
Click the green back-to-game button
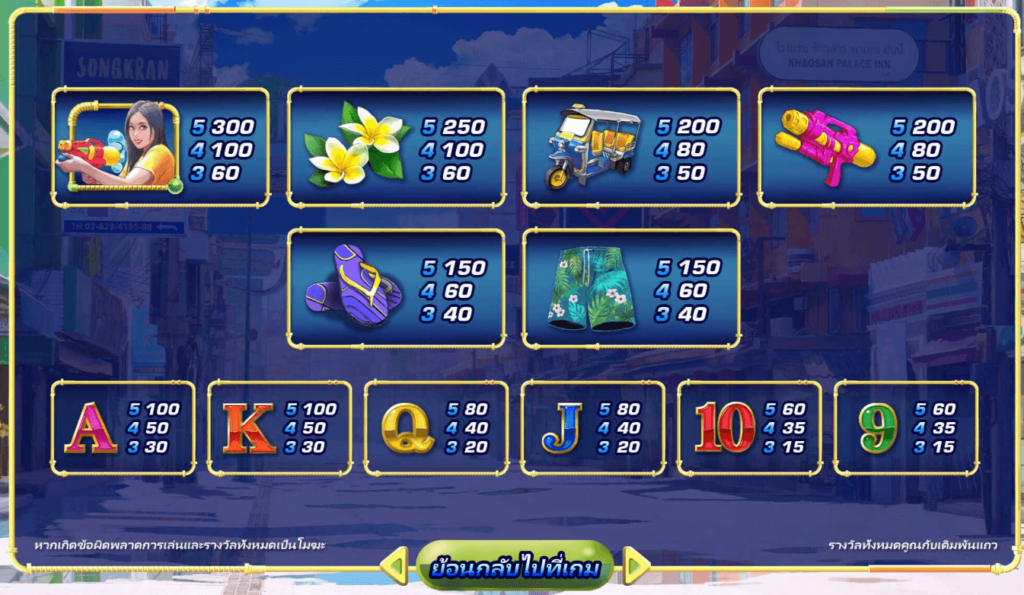click(515, 568)
